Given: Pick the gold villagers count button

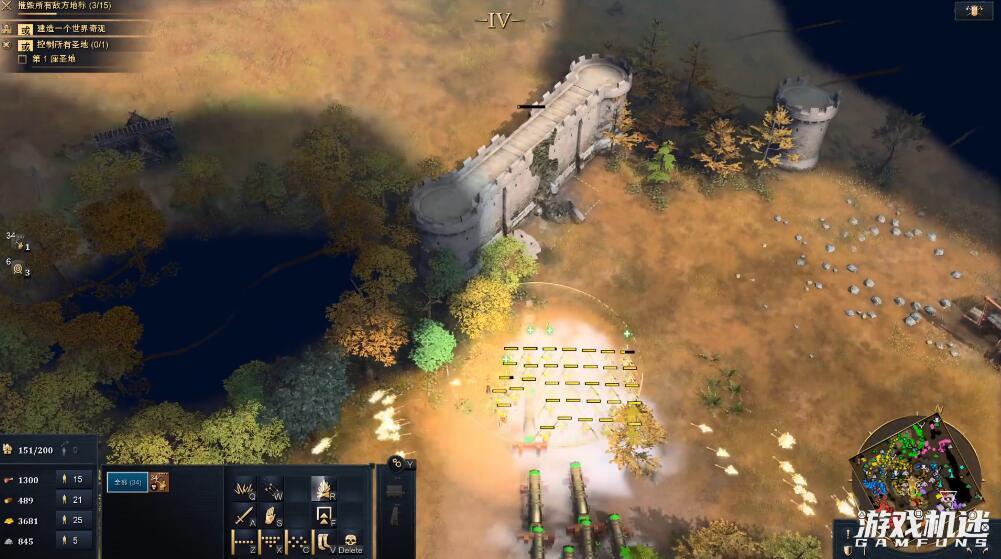Looking at the screenshot, I should 75,521.
